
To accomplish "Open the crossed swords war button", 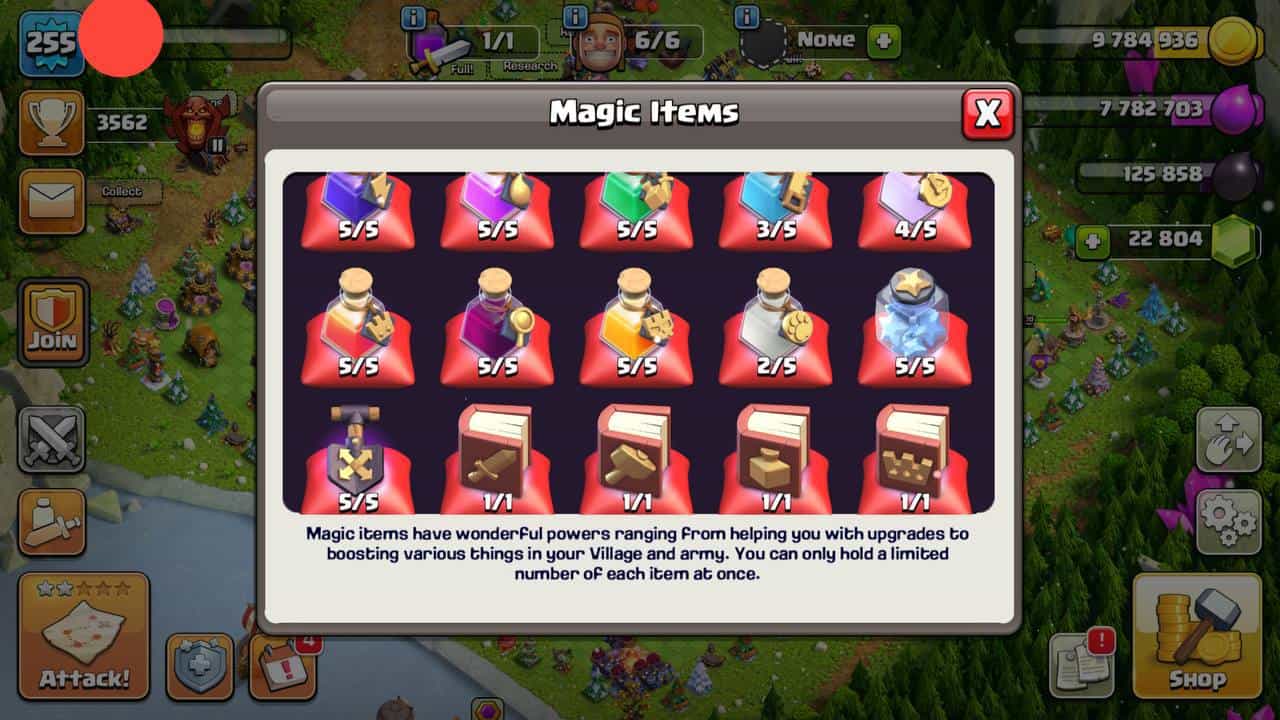I will pyautogui.click(x=52, y=439).
